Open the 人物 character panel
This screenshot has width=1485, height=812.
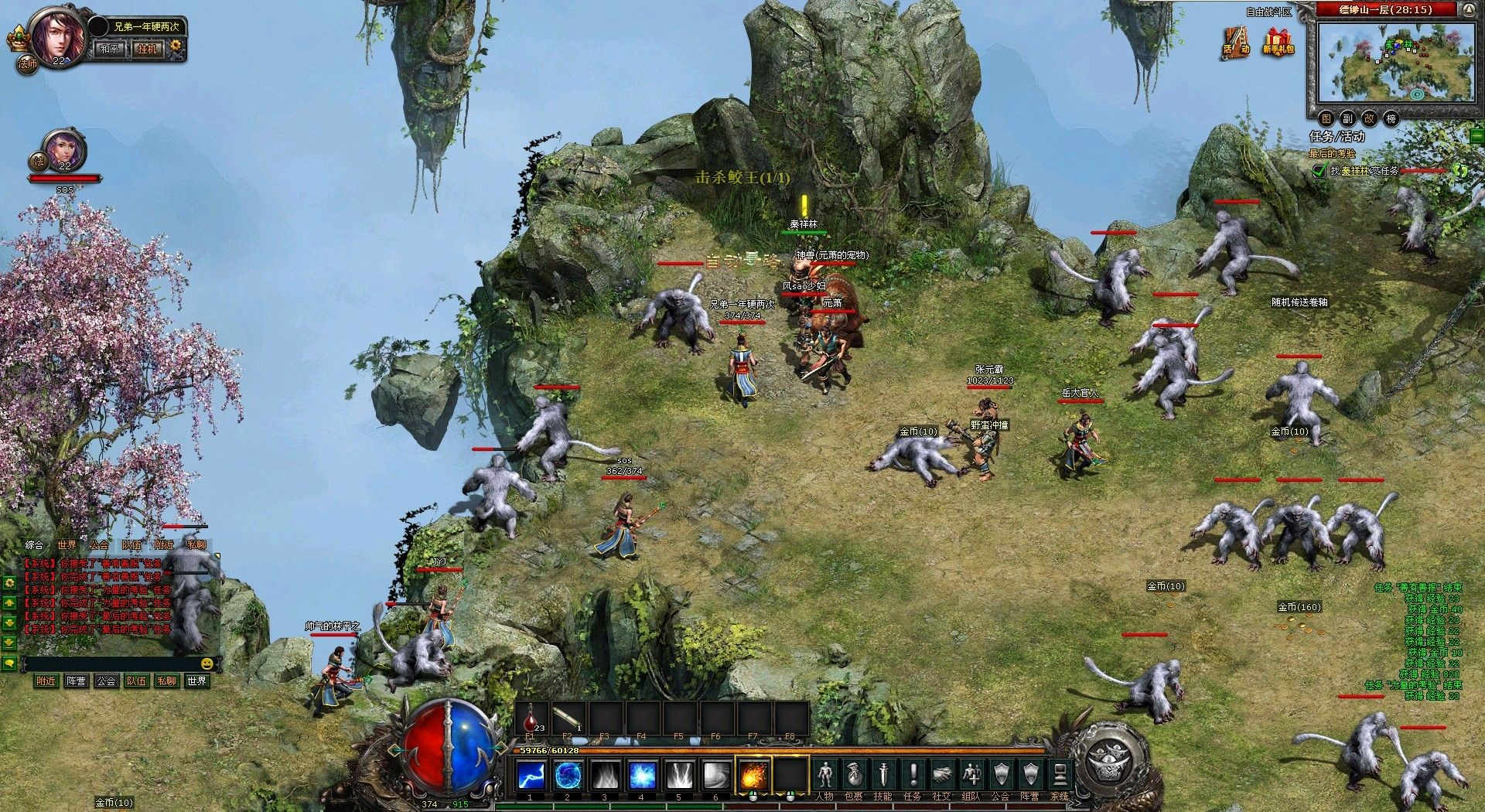coord(825,776)
